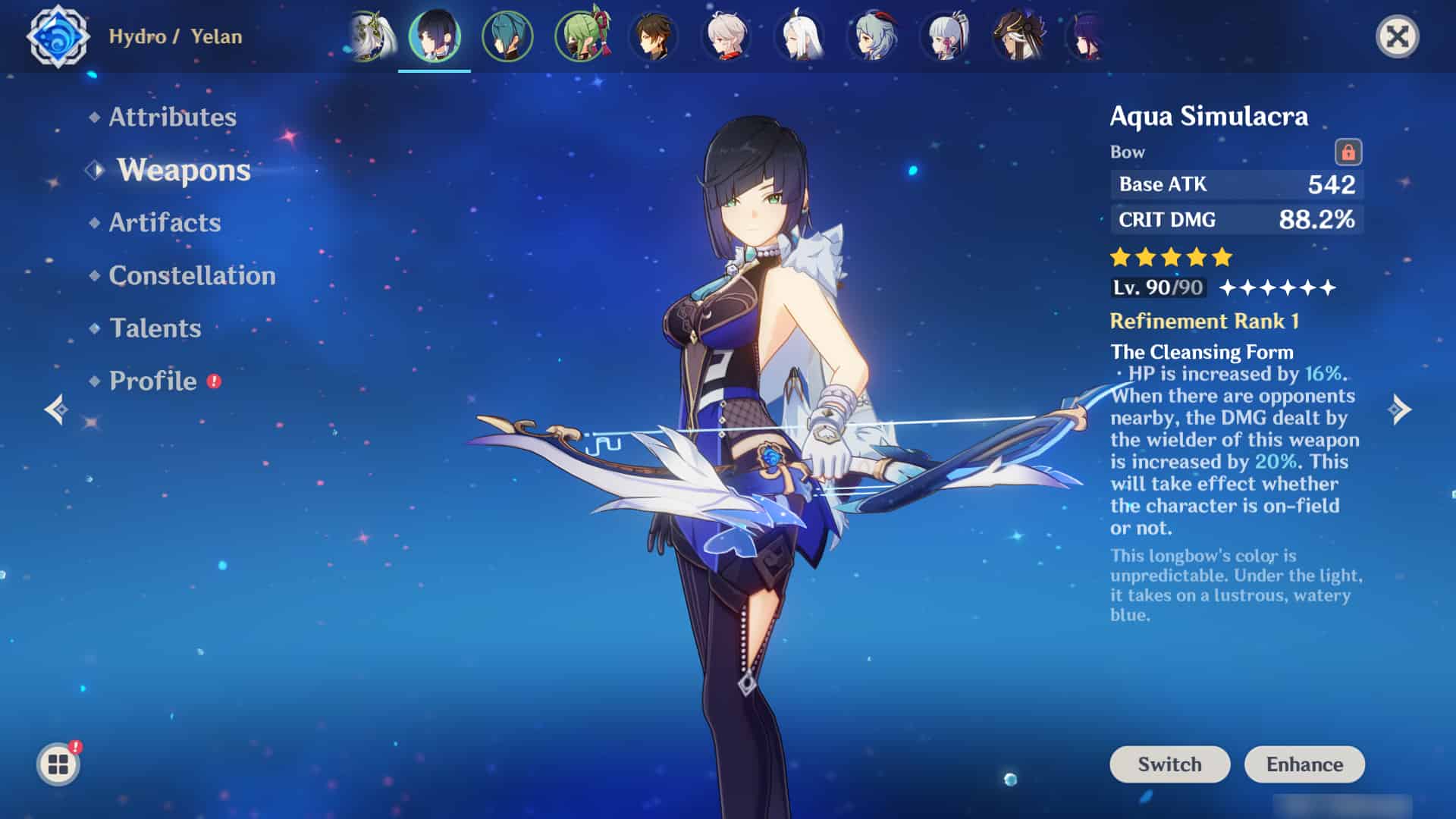Pick Kazuha's portrait with red-streaked white hair
The width and height of the screenshot is (1456, 819).
[726, 36]
